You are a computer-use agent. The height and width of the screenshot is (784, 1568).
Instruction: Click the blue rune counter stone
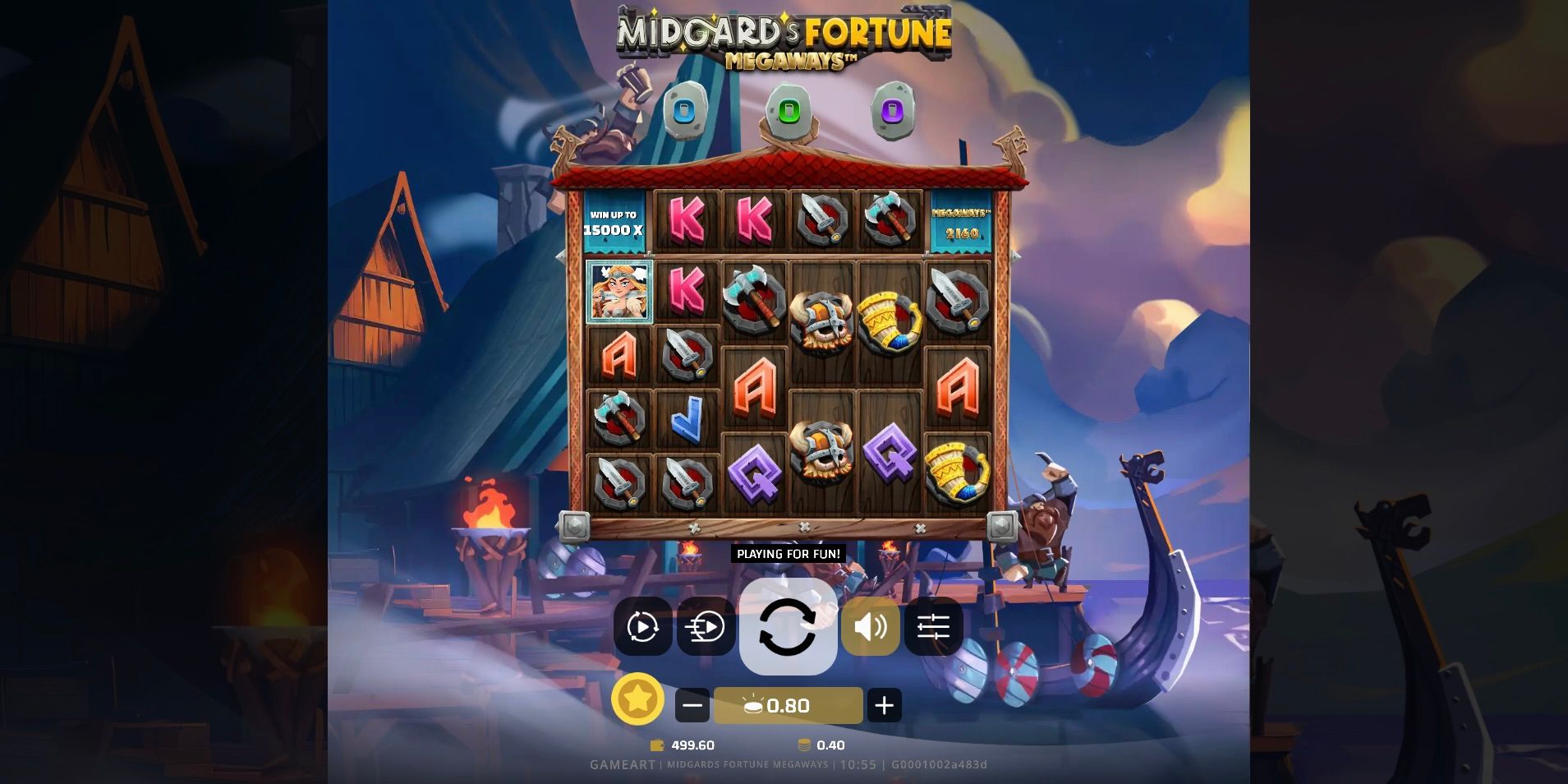tap(683, 108)
